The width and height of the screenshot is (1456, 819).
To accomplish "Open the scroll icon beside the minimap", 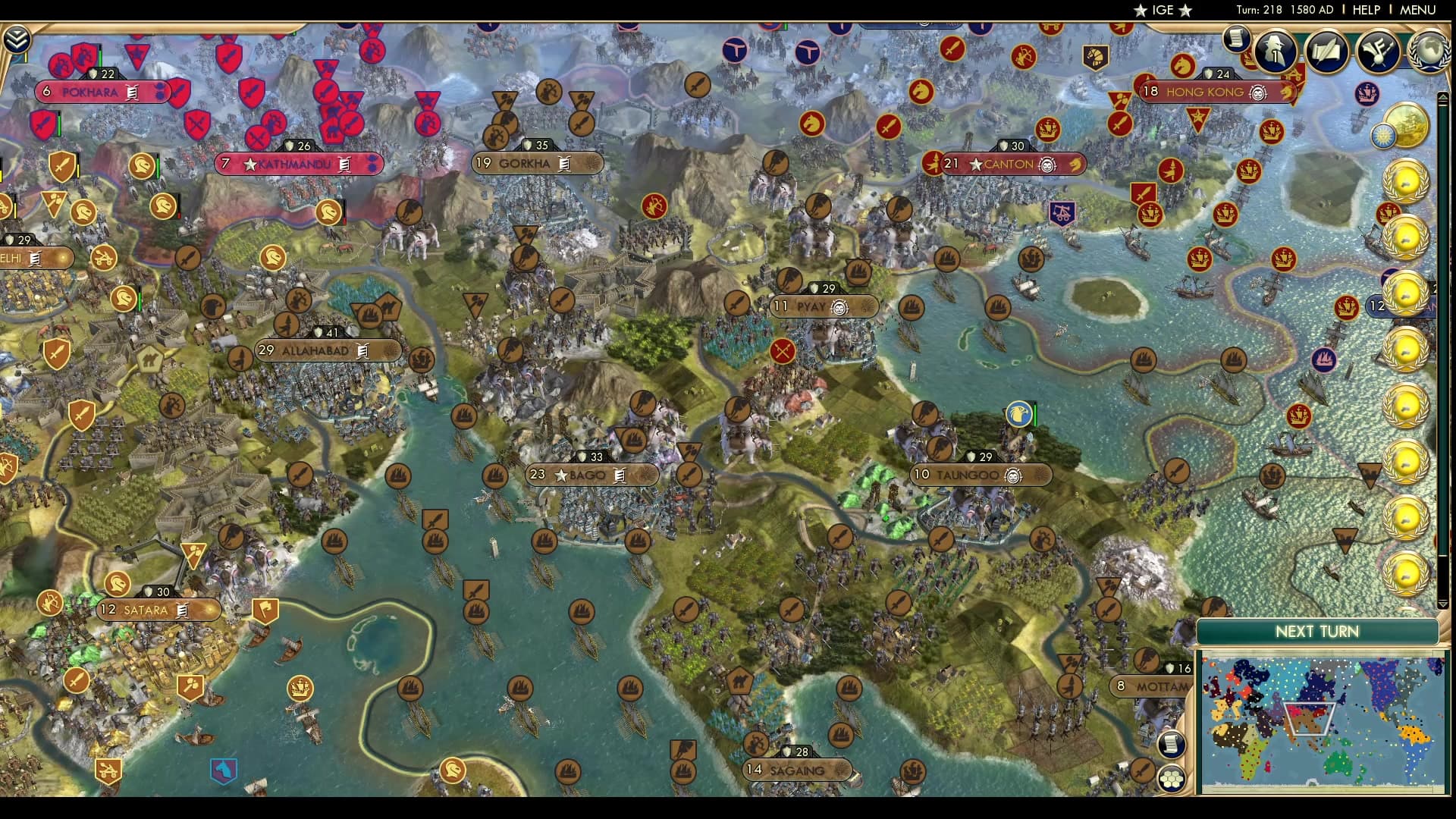I will [1172, 745].
